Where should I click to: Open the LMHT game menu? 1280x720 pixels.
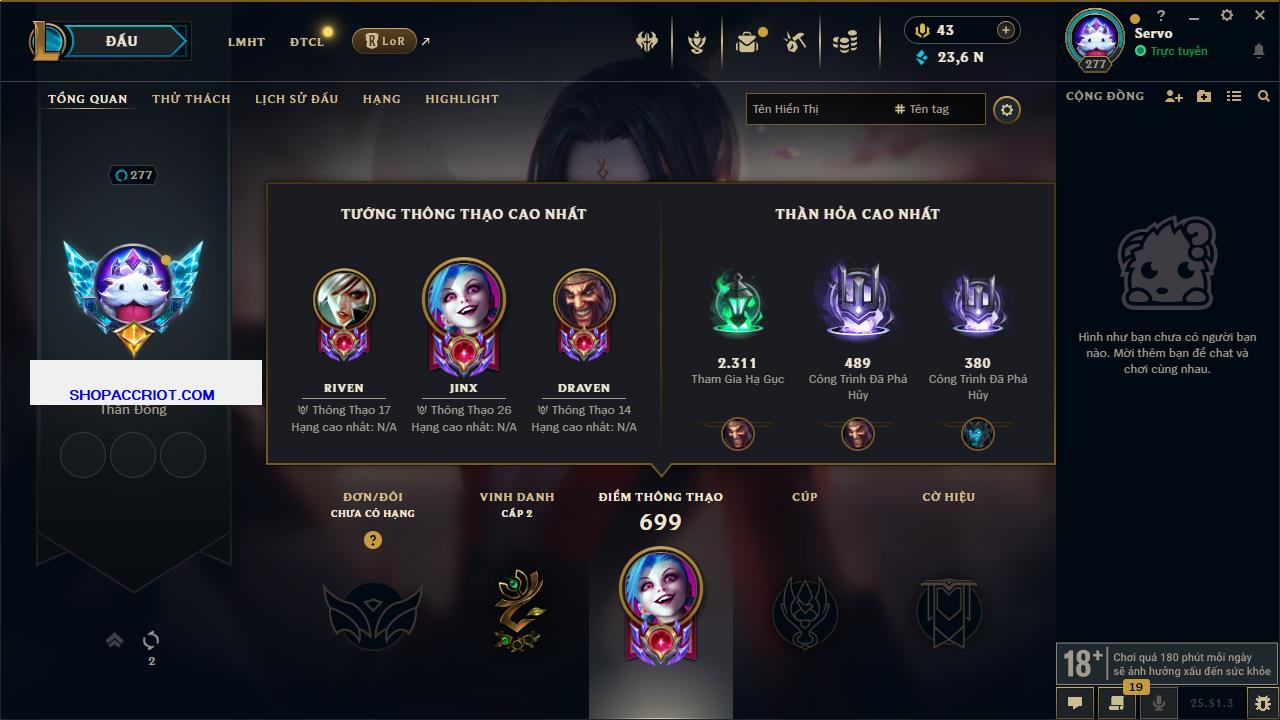[246, 42]
